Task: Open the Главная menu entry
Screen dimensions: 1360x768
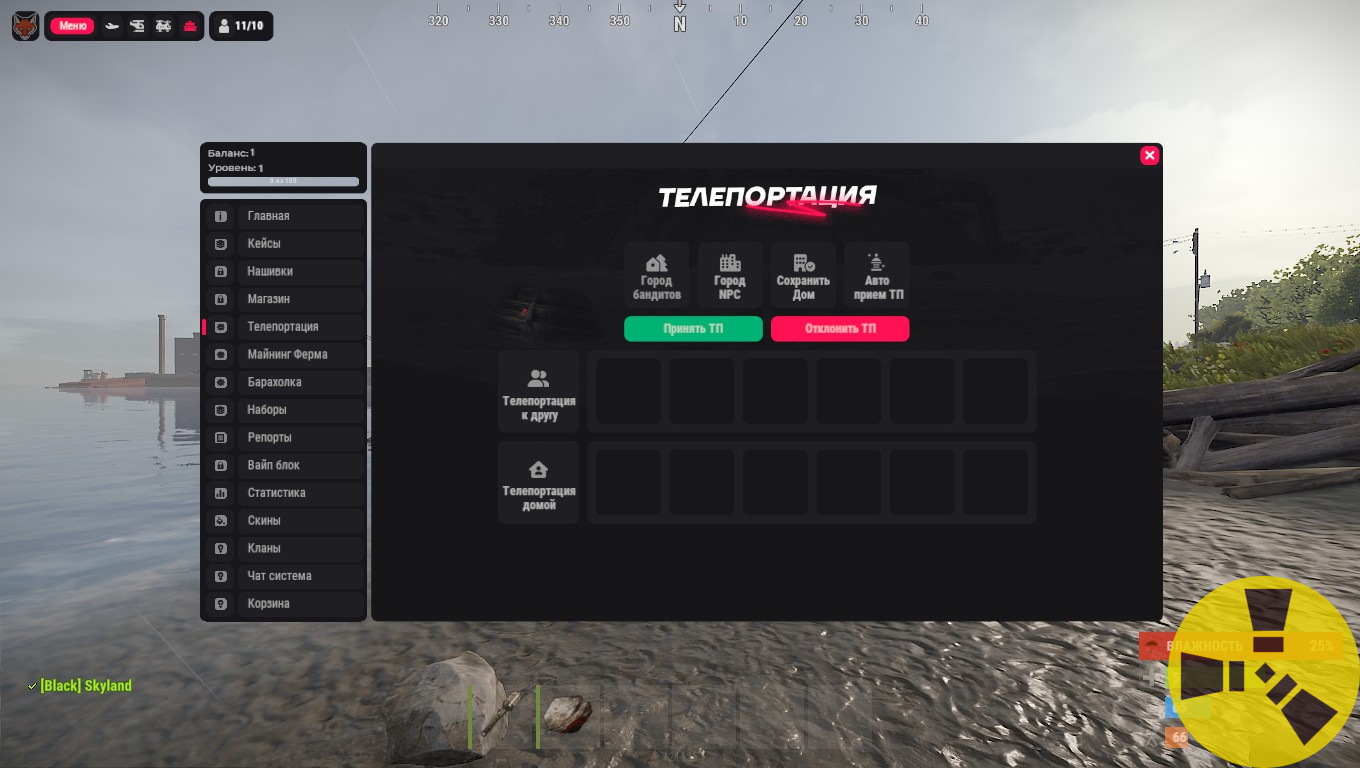Action: pyautogui.click(x=284, y=216)
